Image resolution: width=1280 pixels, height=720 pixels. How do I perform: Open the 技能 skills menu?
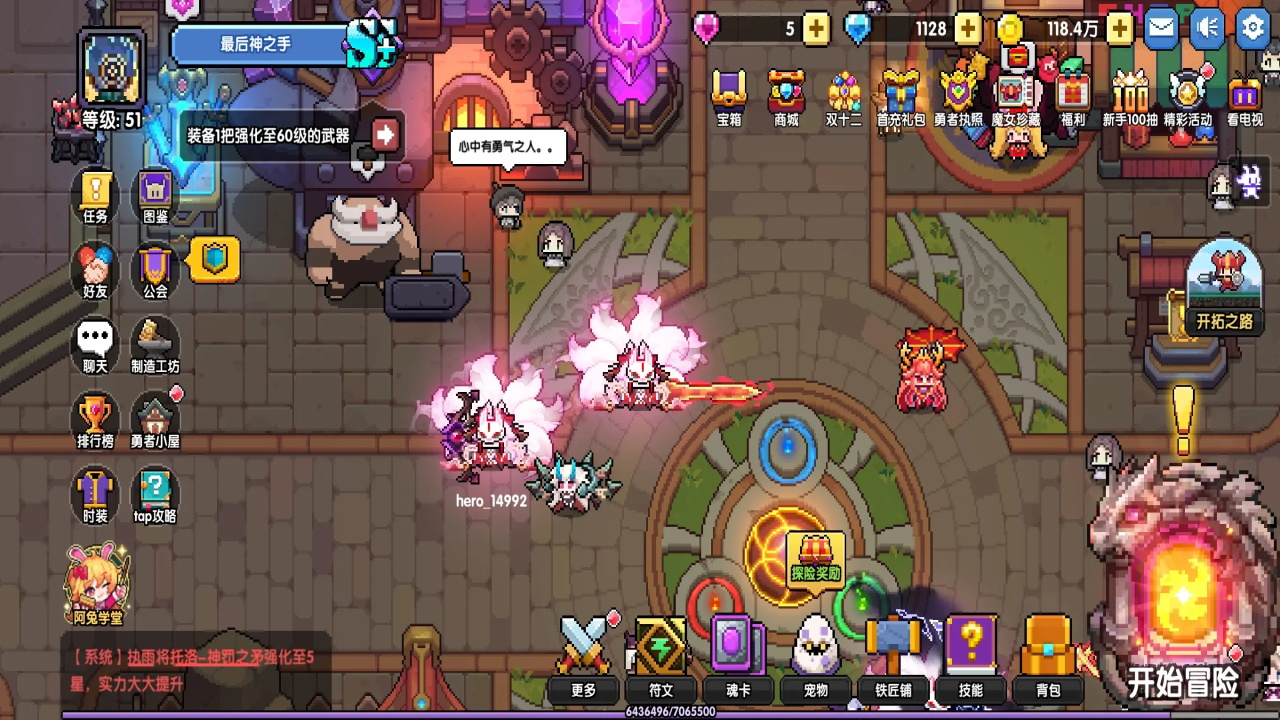click(970, 657)
